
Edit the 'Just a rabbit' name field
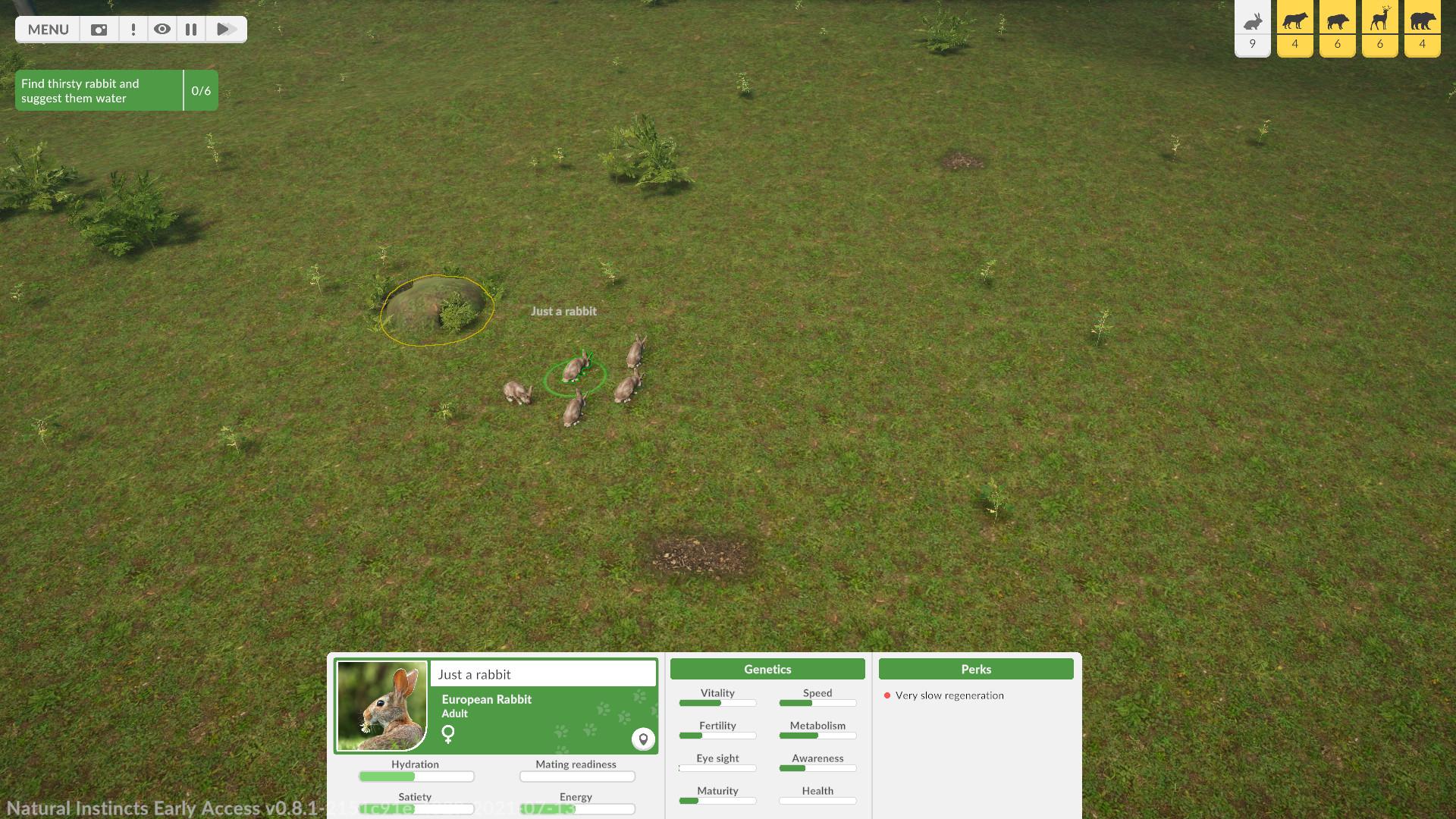point(542,674)
